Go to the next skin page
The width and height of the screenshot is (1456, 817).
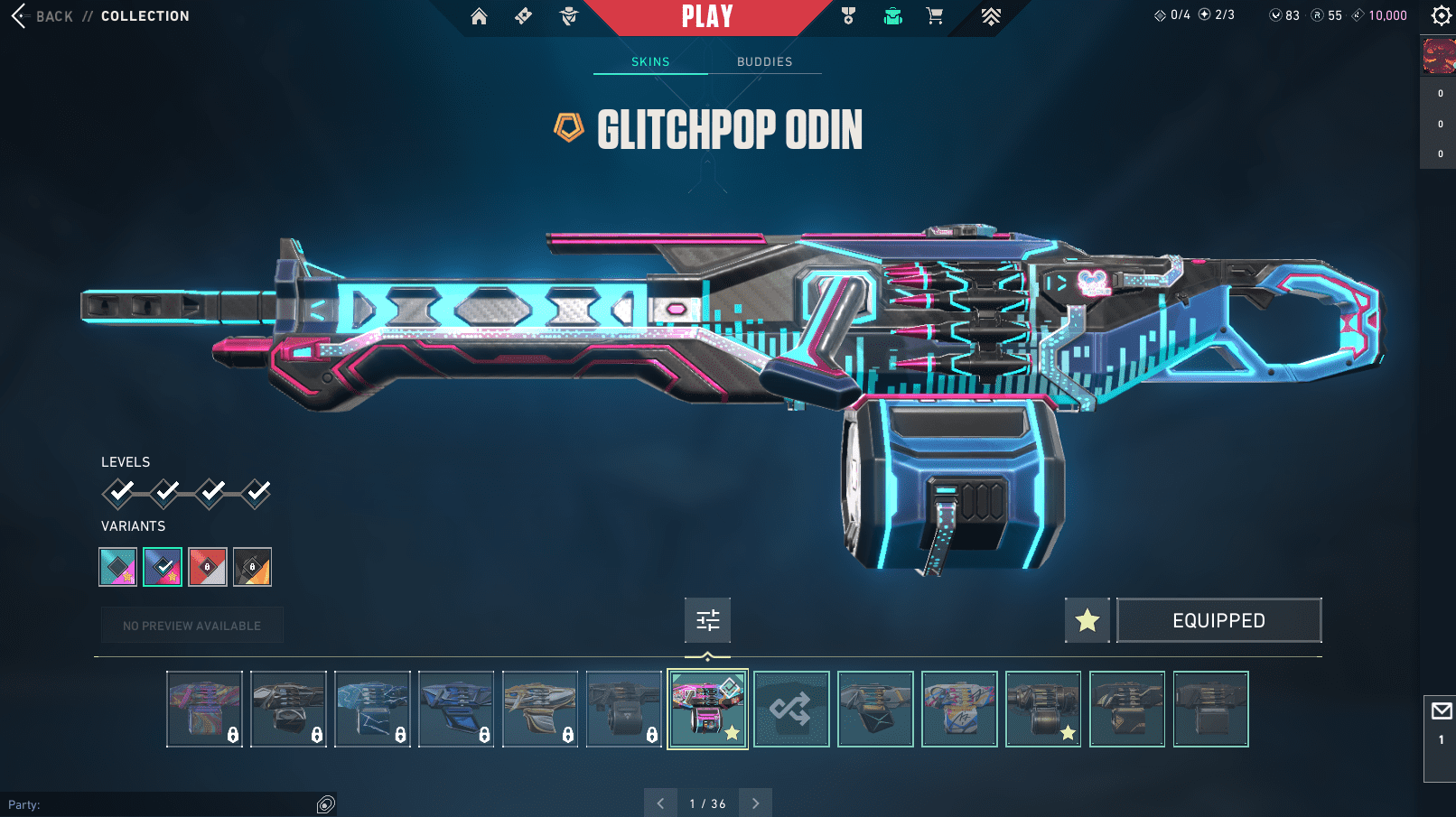756,803
